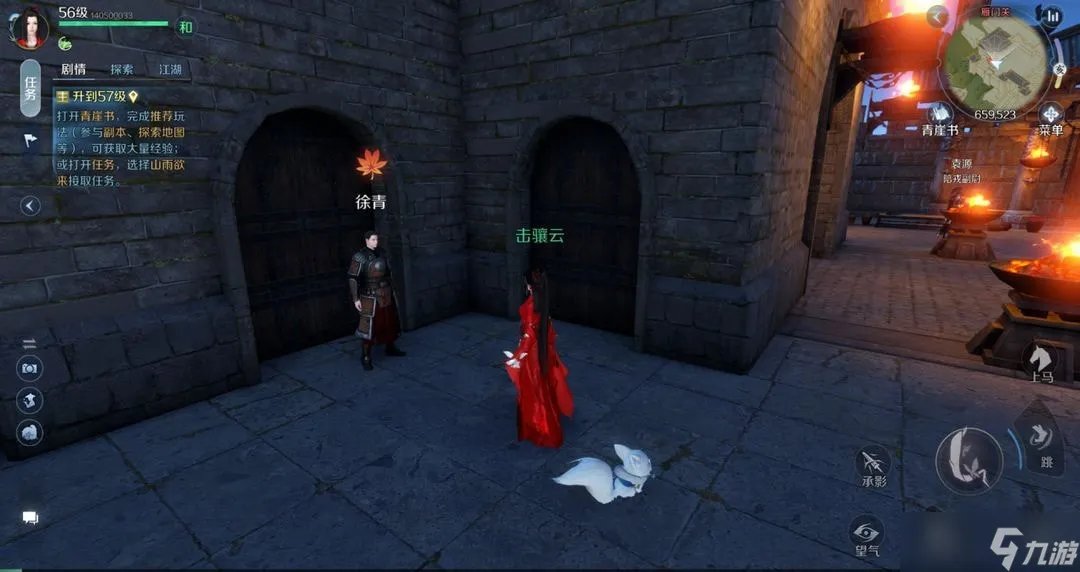Switch to the 江湖 quest tab
Viewport: 1080px width, 572px height.
(x=170, y=69)
